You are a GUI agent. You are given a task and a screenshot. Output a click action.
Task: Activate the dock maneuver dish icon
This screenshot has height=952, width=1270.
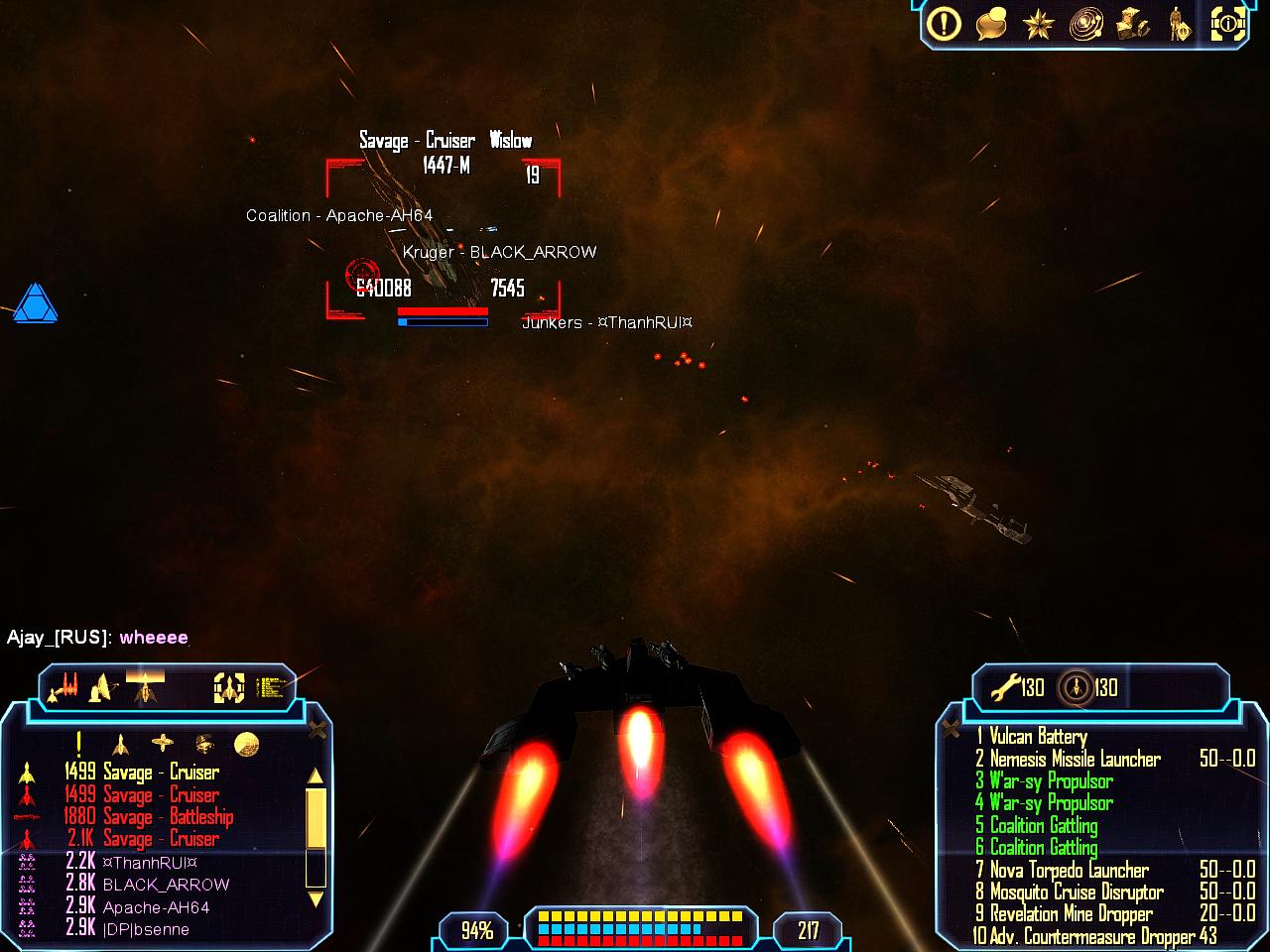pos(102,686)
